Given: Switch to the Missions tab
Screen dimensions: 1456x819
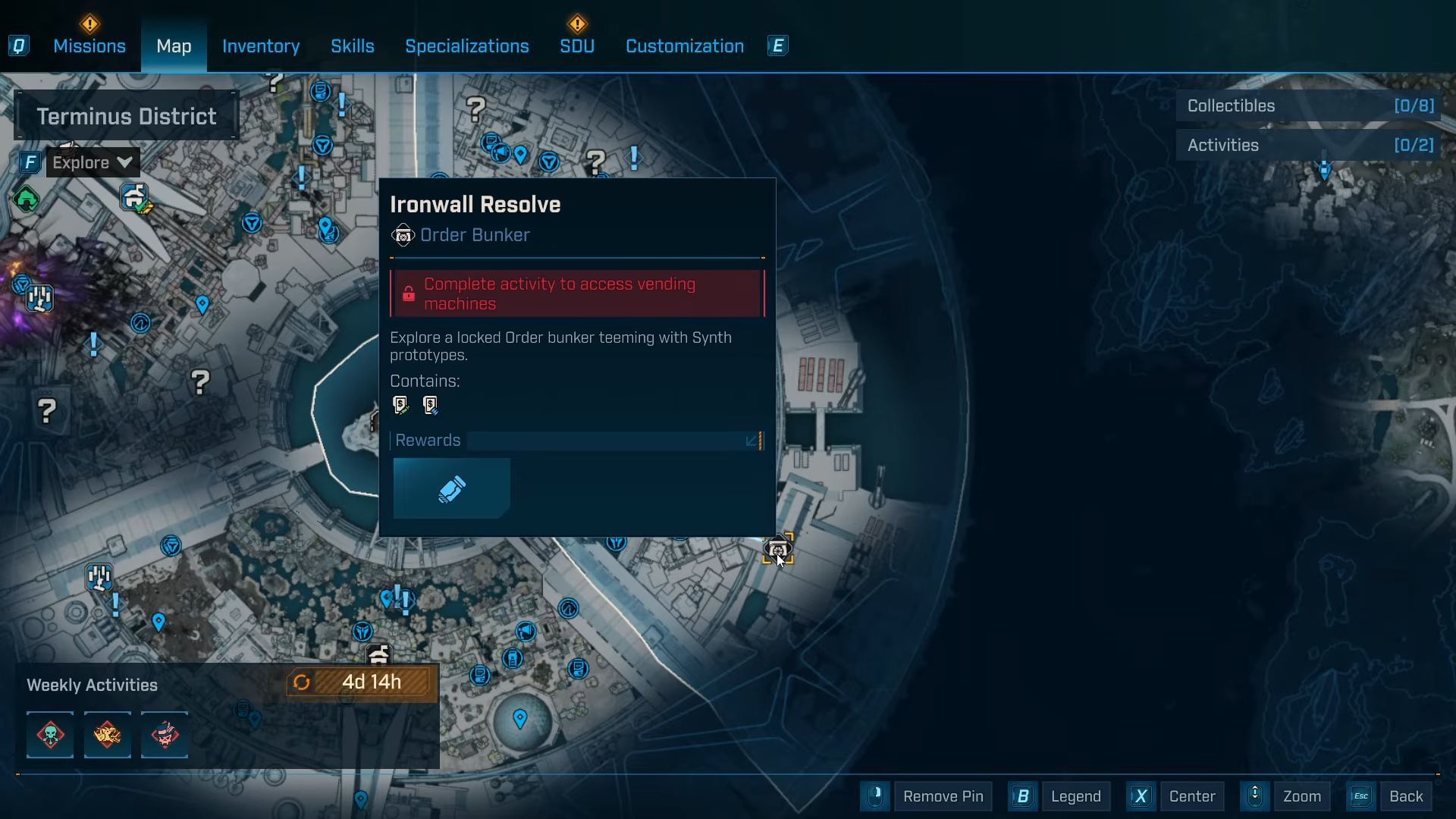Looking at the screenshot, I should [89, 46].
